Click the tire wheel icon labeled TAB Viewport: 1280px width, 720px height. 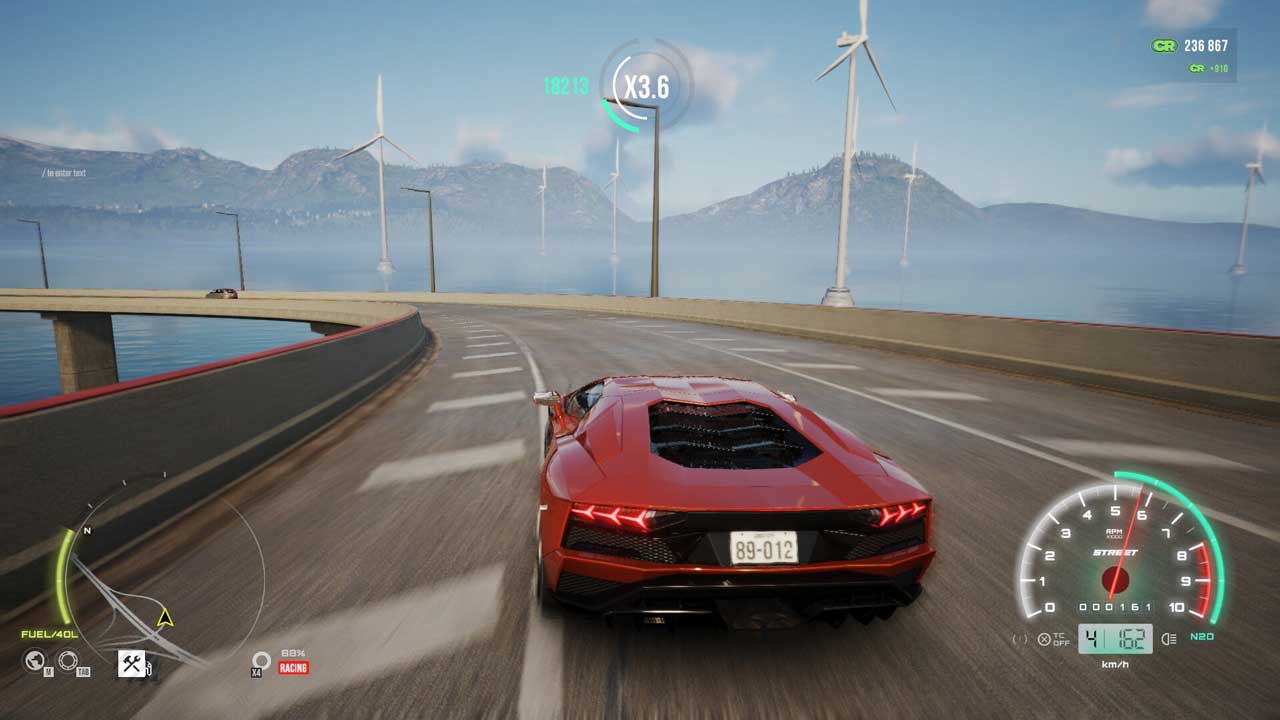[68, 660]
